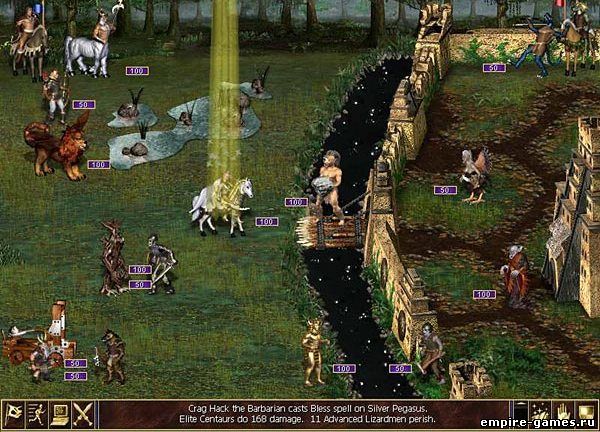Toggle auto-combat with the computer icon
Screen dimensions: 600x432
[x=59, y=415]
